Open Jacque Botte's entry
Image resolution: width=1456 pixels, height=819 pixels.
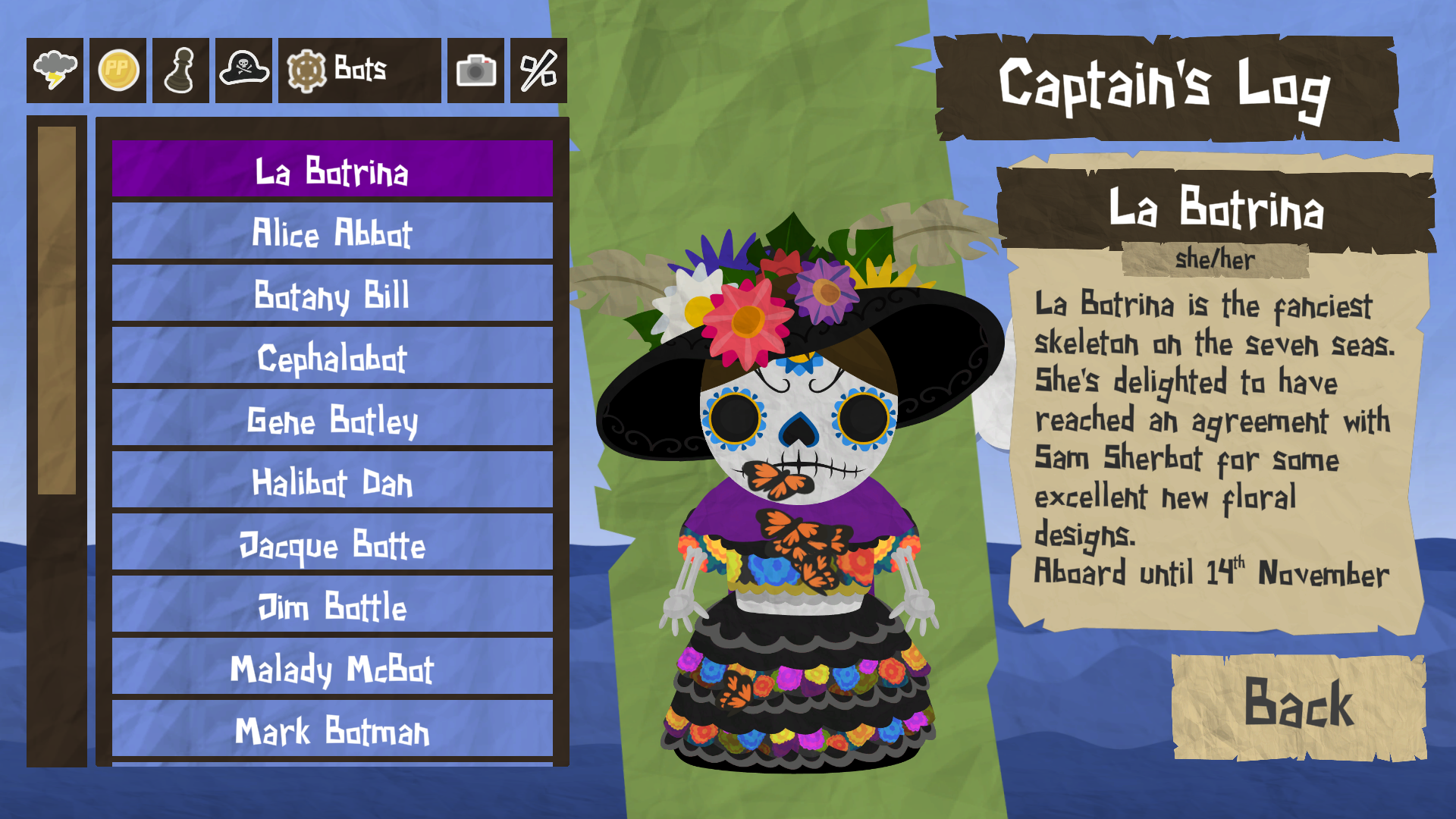pos(332,543)
